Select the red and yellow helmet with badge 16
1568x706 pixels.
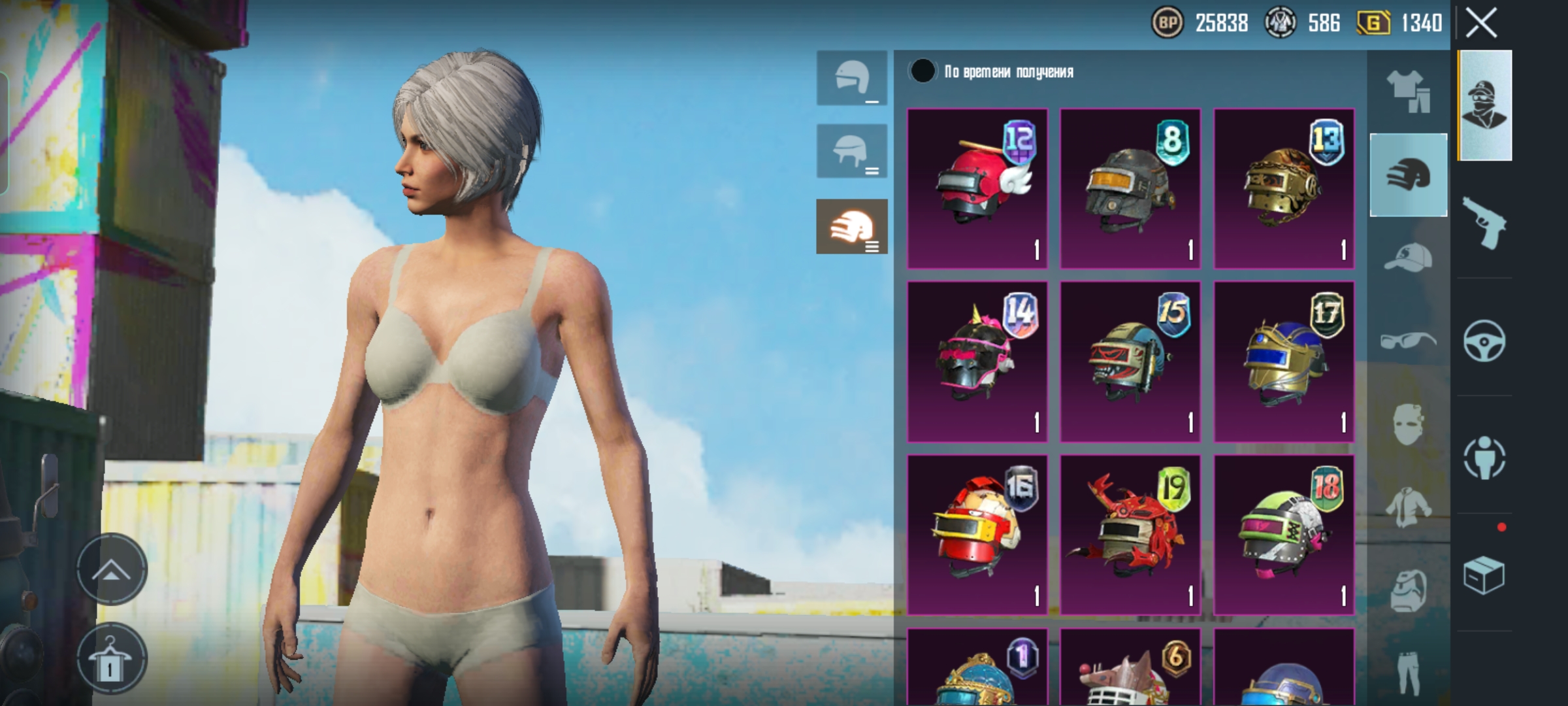click(977, 535)
